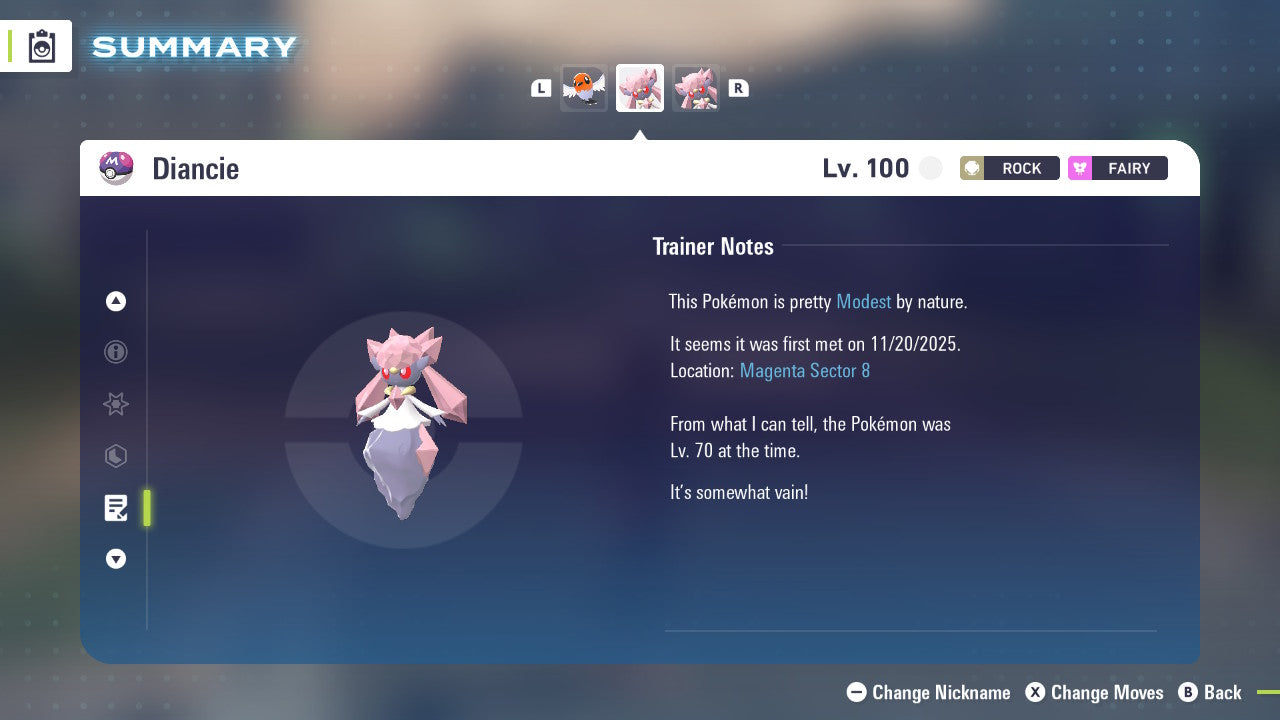Open the moves page via the hexagon sidebar icon
1280x720 pixels.
115,456
